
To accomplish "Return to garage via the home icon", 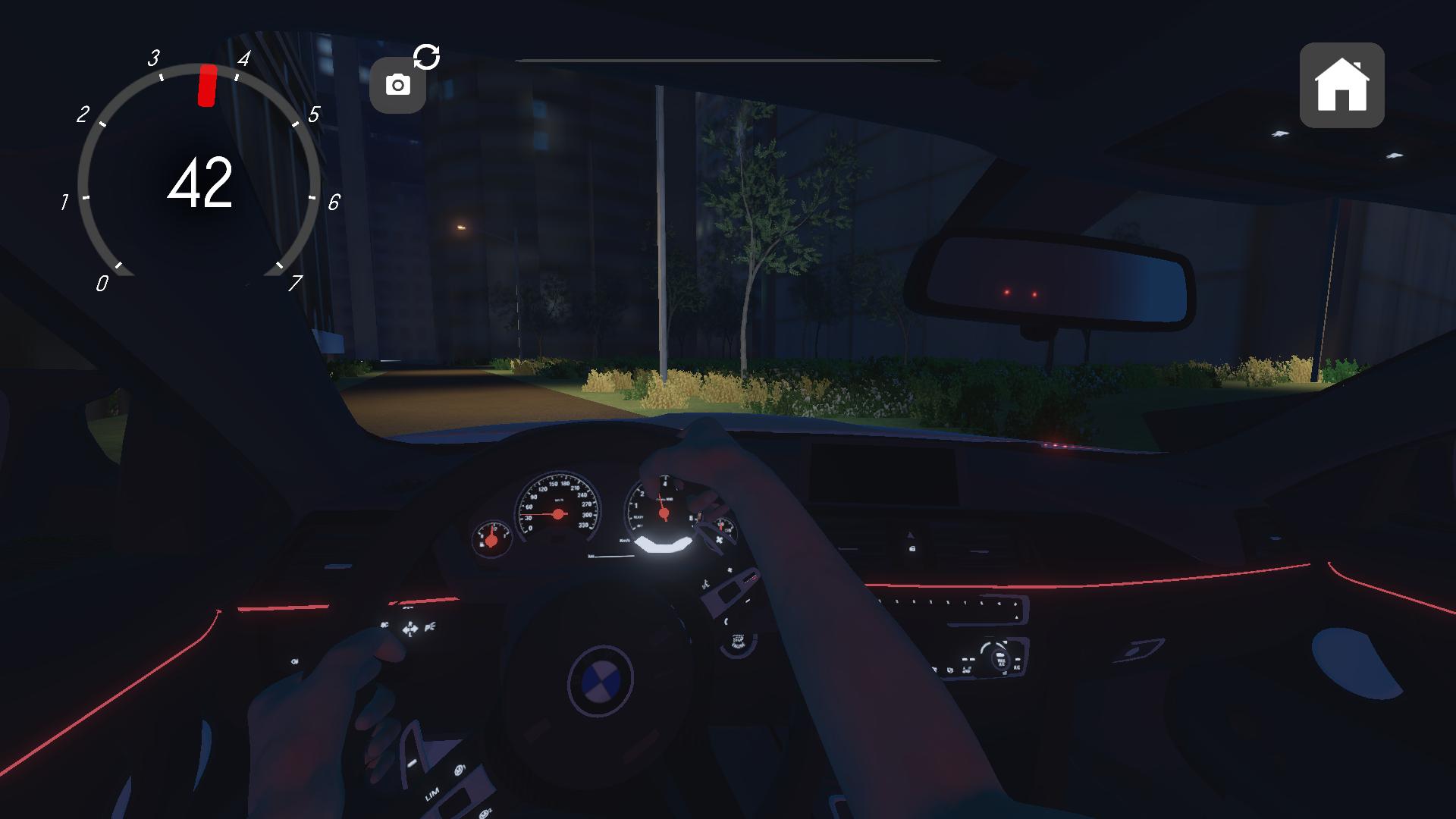I will (1342, 83).
